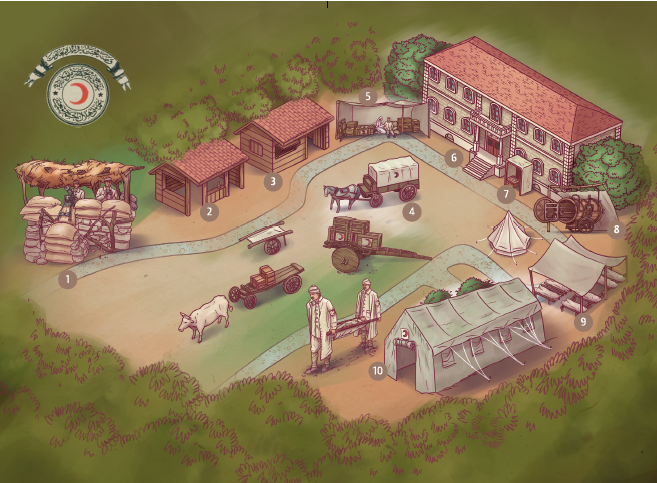
Task: Open marker 6 at the building entrance
Action: 454,157
